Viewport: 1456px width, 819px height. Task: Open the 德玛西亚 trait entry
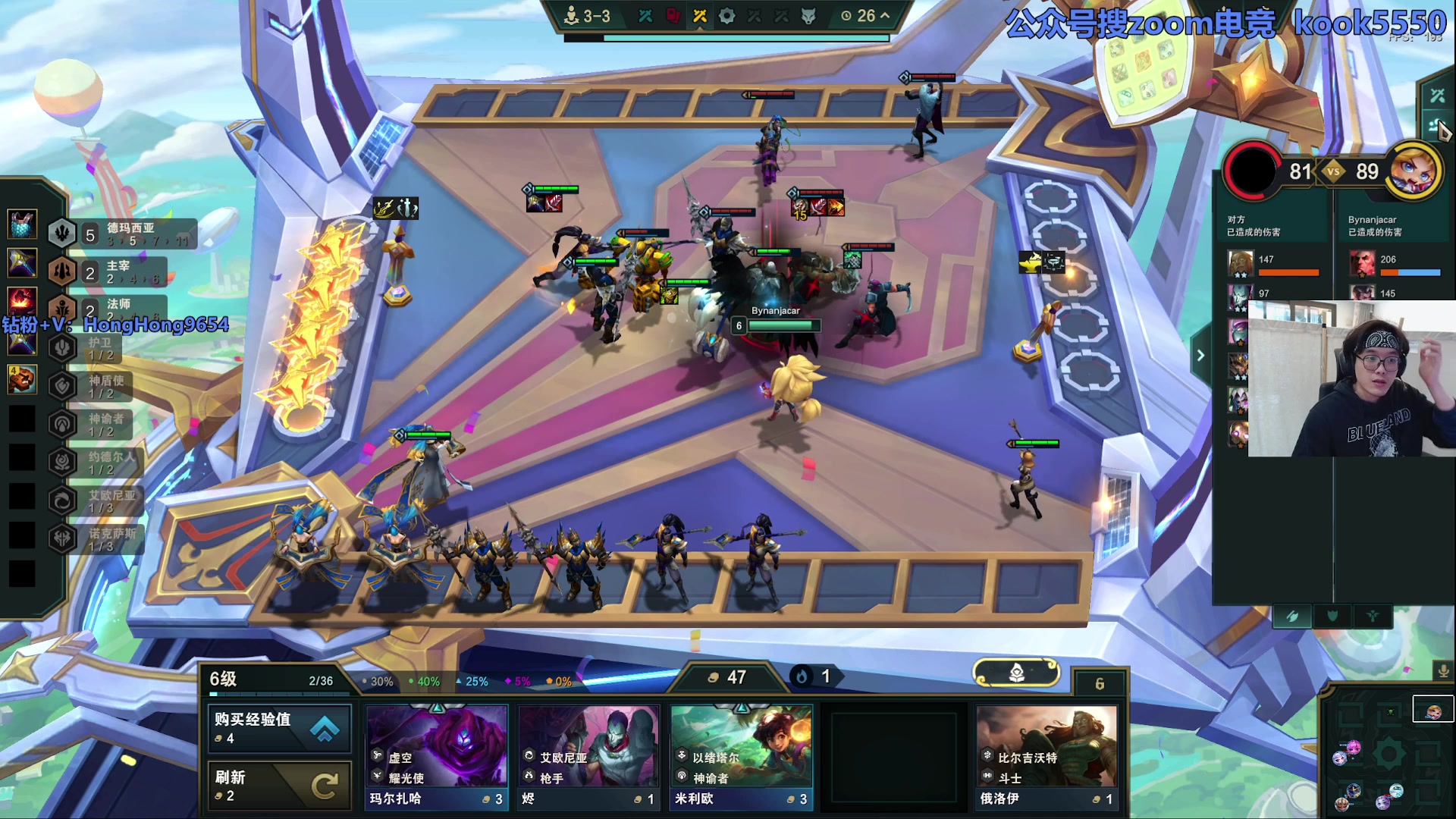tap(121, 234)
